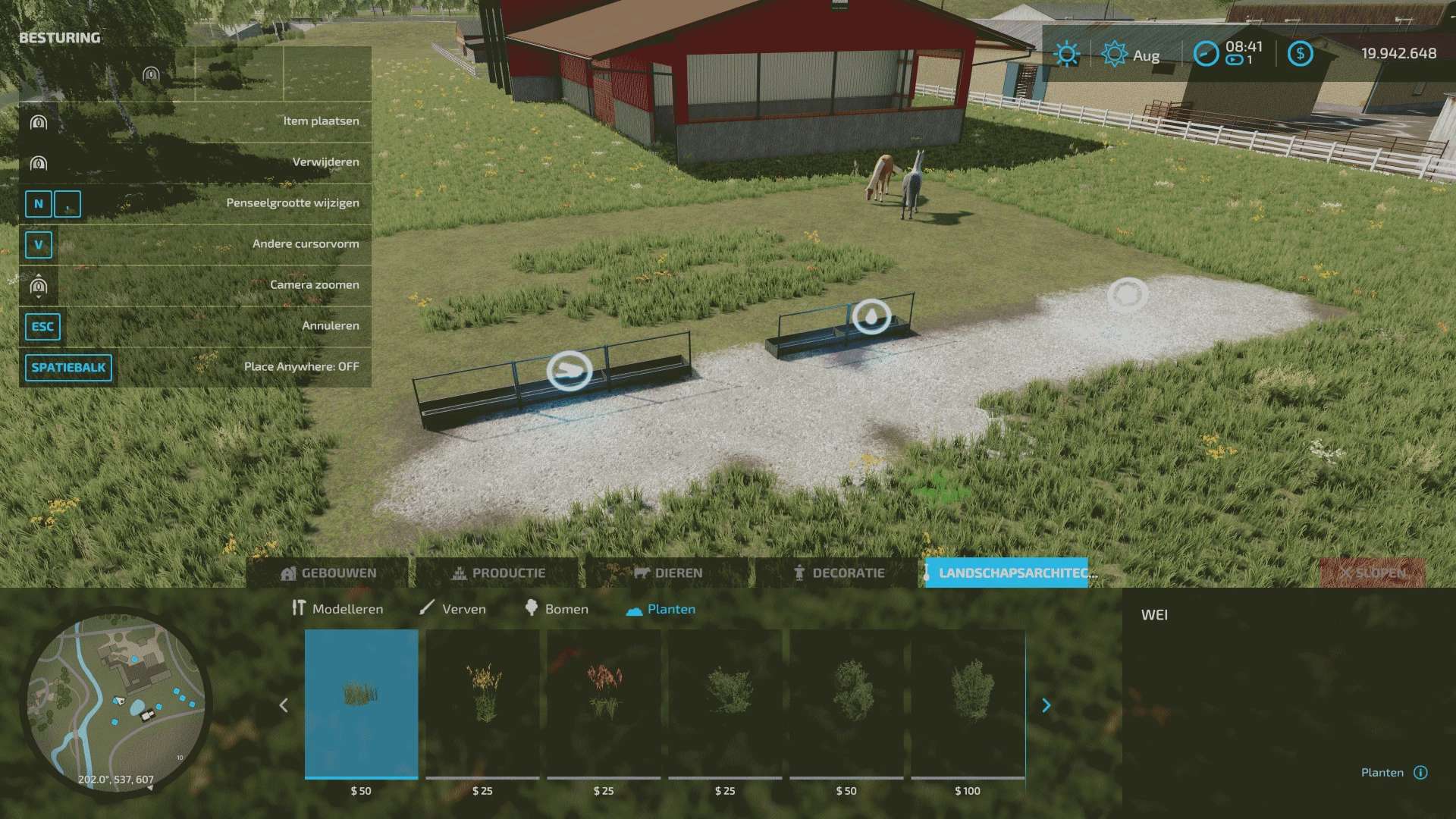Screen dimensions: 1456x819
Task: Go to previous plants with left arrow
Action: click(284, 706)
